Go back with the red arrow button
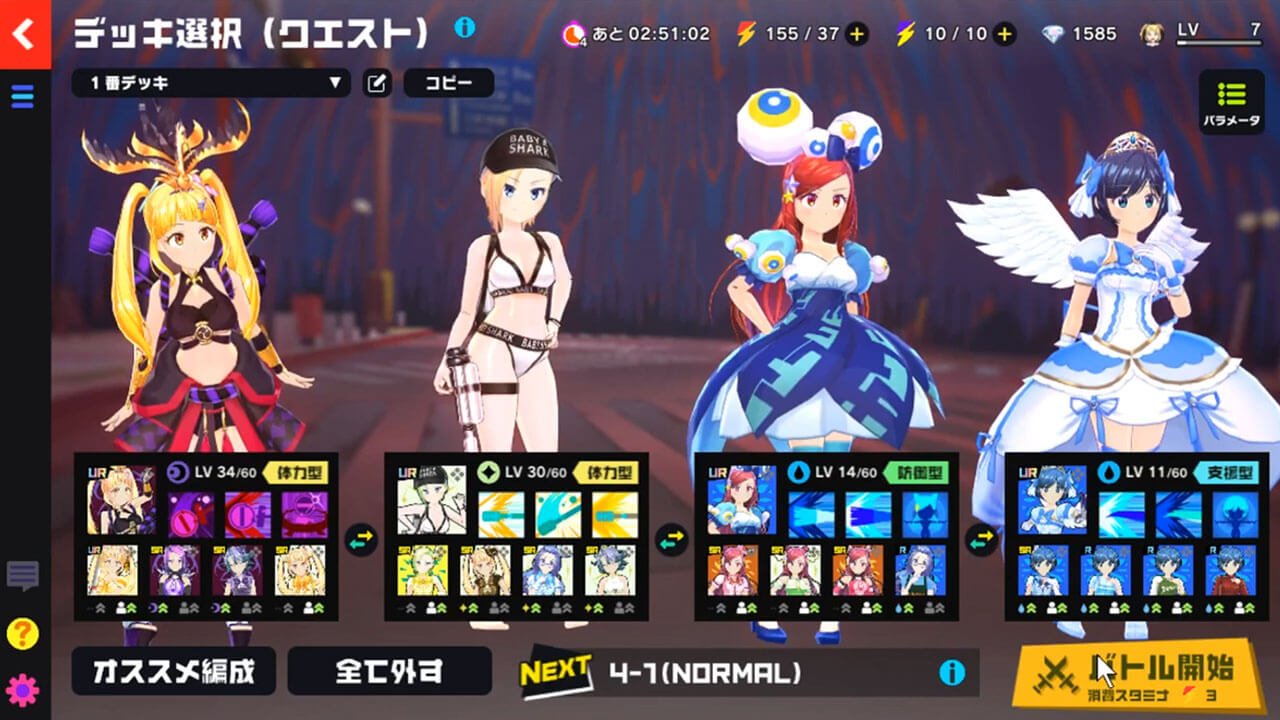The image size is (1280, 720). coord(24,34)
